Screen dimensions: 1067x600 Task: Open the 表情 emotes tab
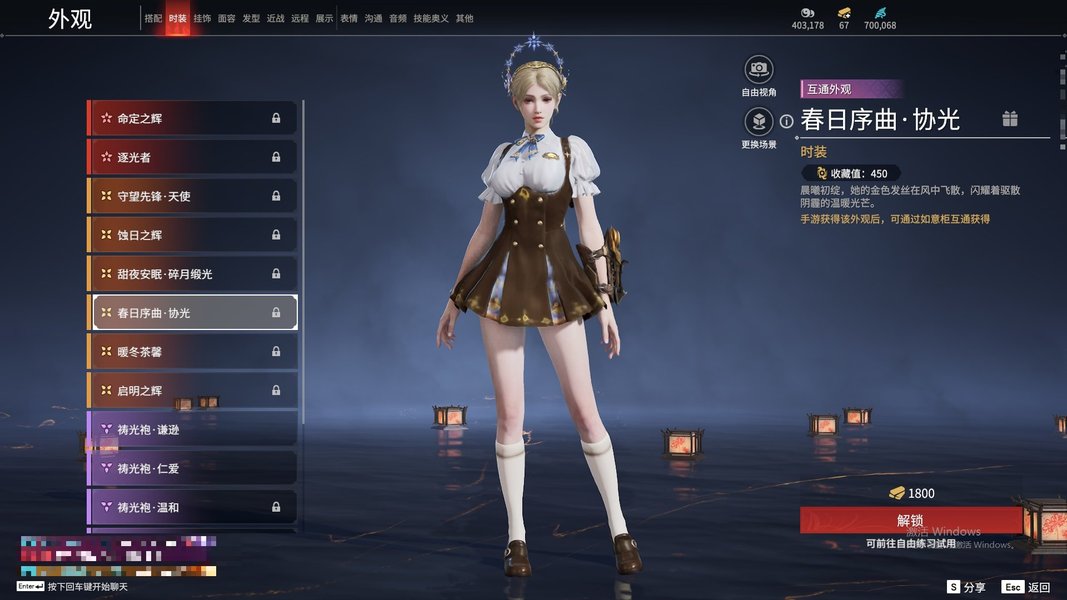pyautogui.click(x=349, y=18)
